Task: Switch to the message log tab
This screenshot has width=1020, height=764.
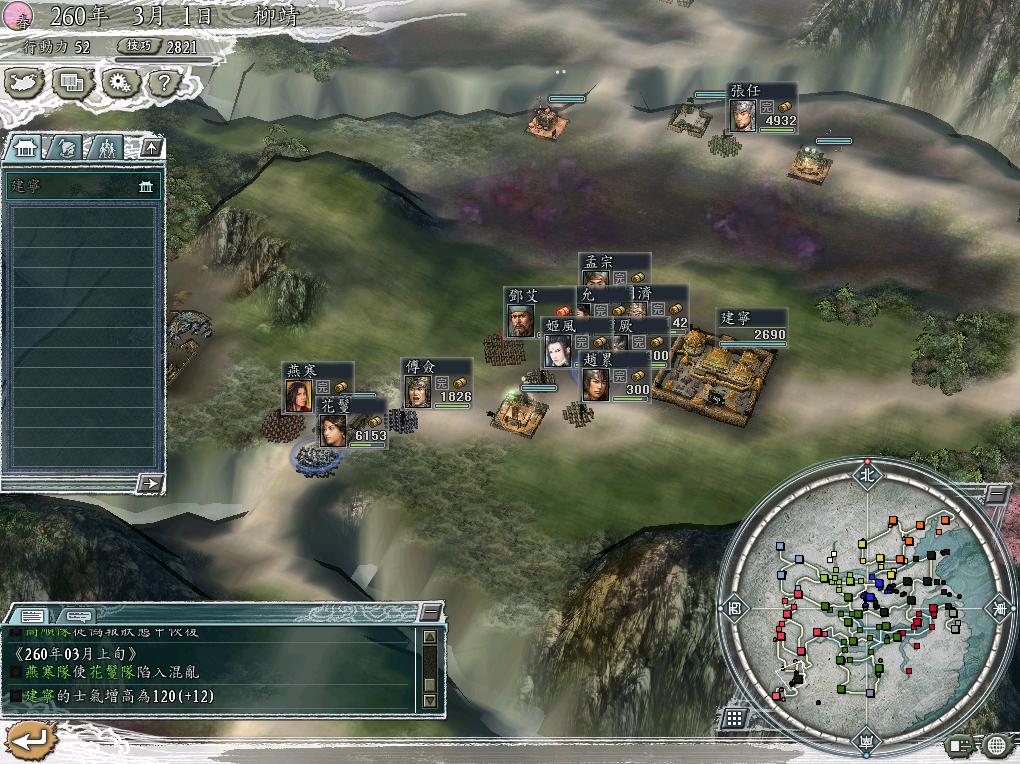Action: 32,614
